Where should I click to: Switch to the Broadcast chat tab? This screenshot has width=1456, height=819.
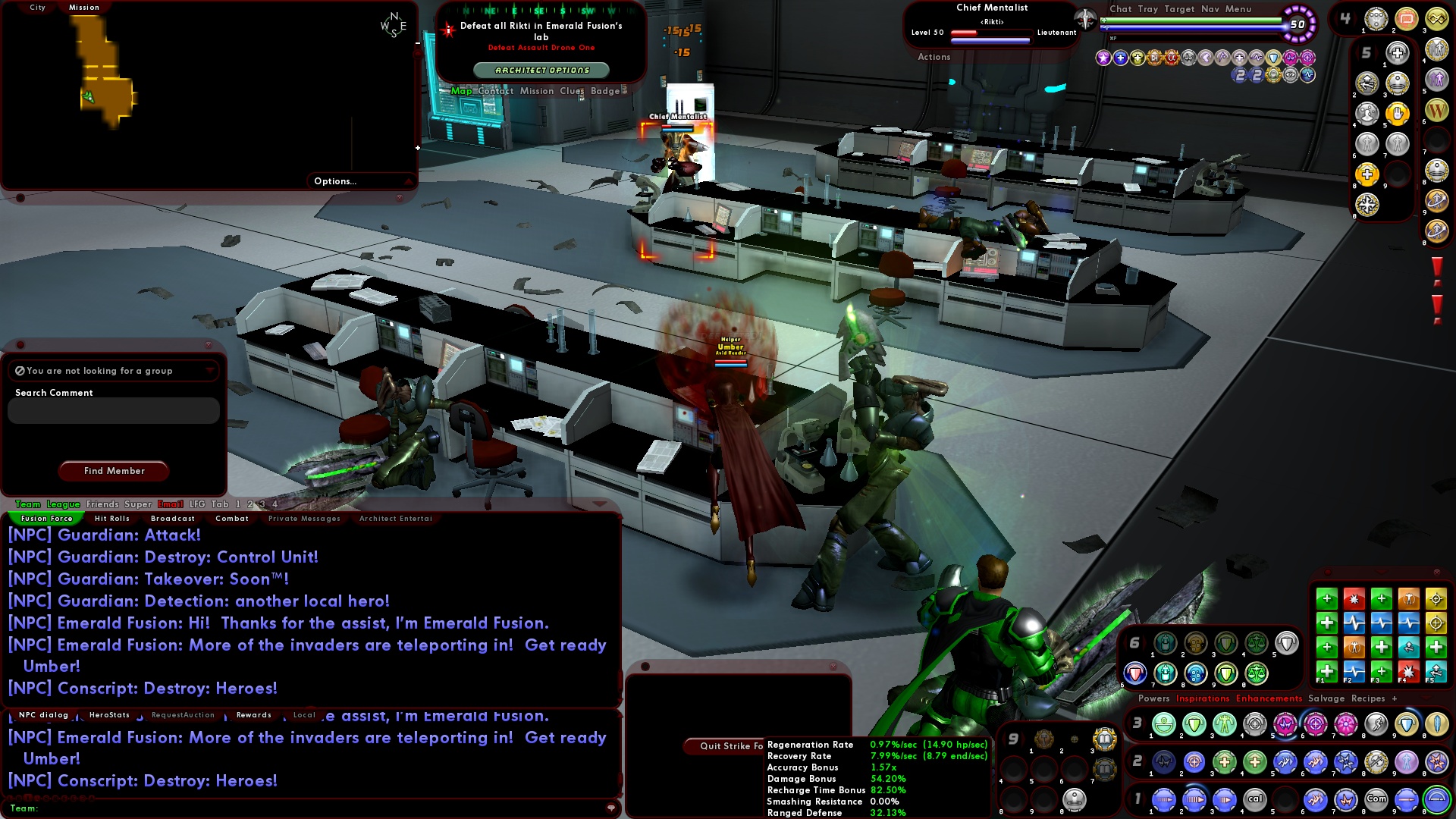172,519
